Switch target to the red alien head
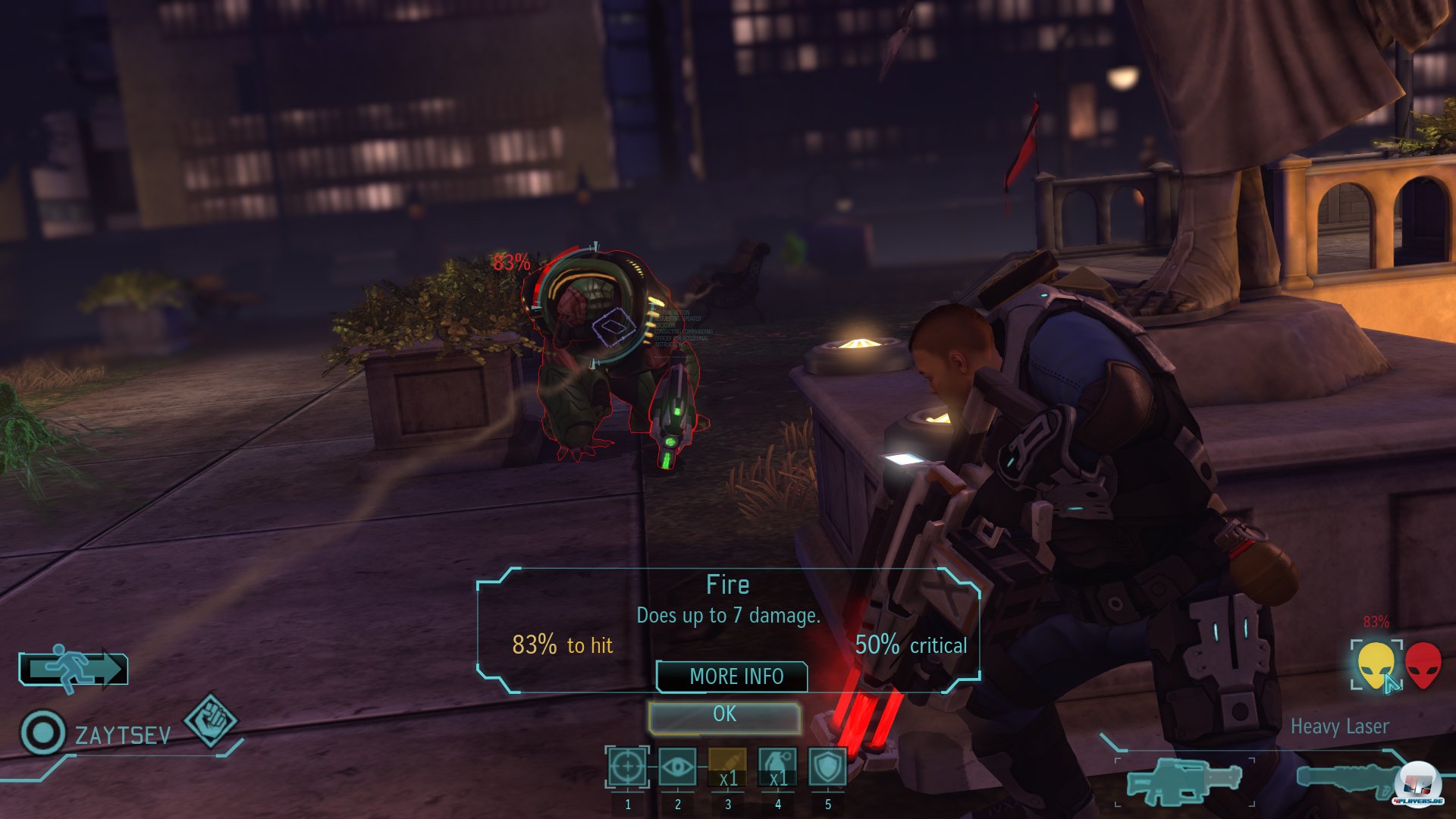 1423,665
